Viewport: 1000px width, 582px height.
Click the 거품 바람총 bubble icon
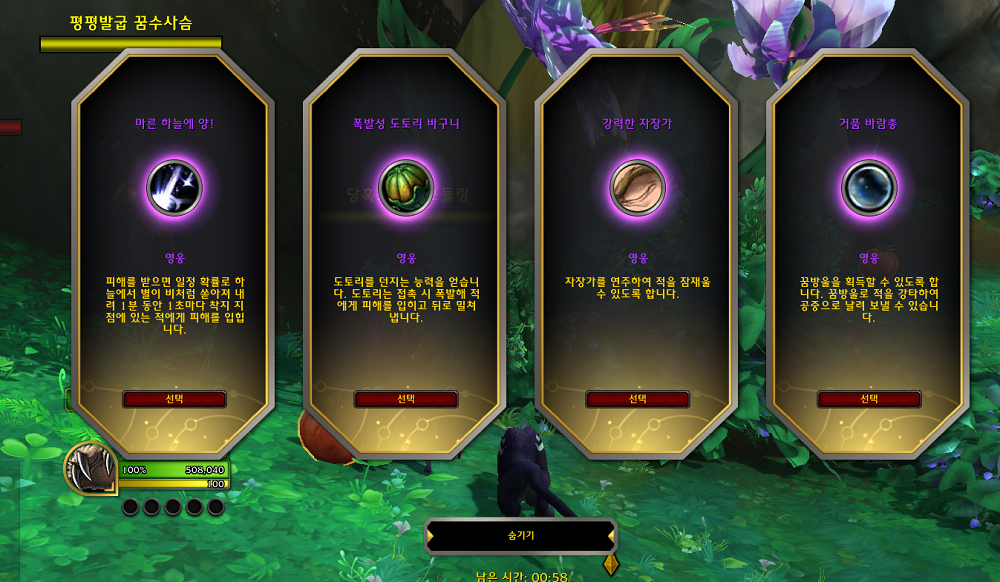tap(869, 188)
